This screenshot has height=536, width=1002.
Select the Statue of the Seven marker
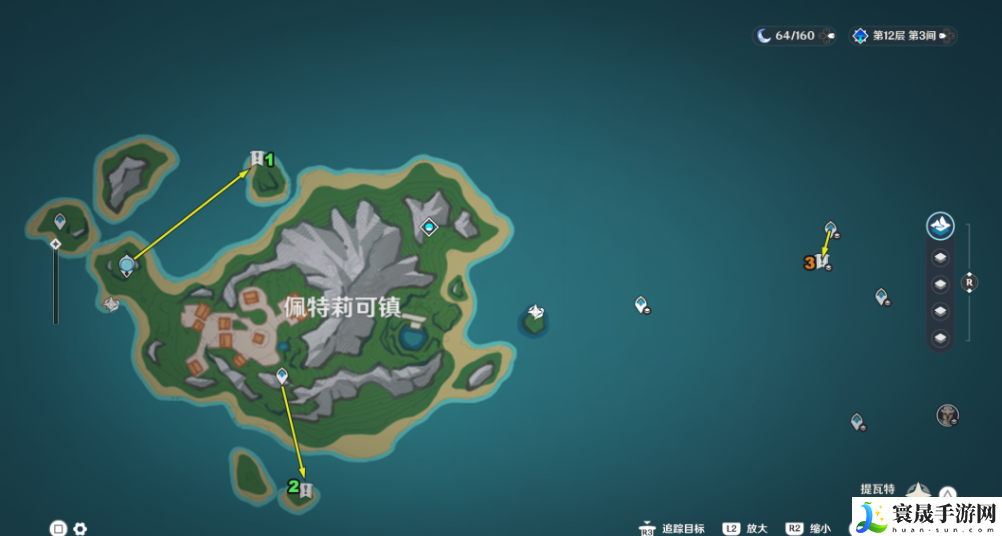click(x=126, y=265)
